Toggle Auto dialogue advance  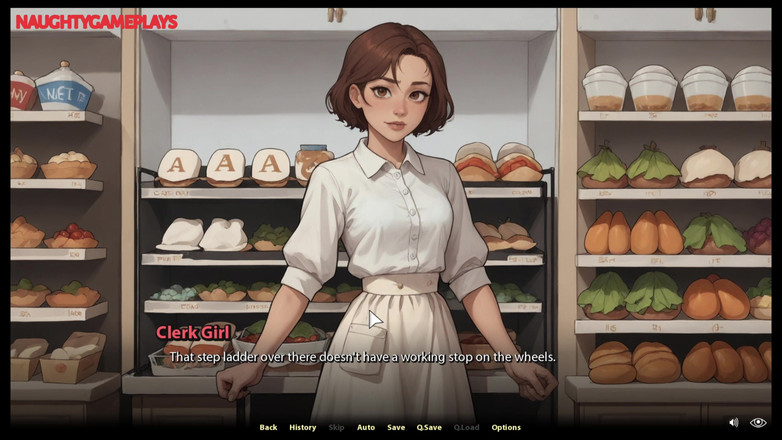pos(366,427)
